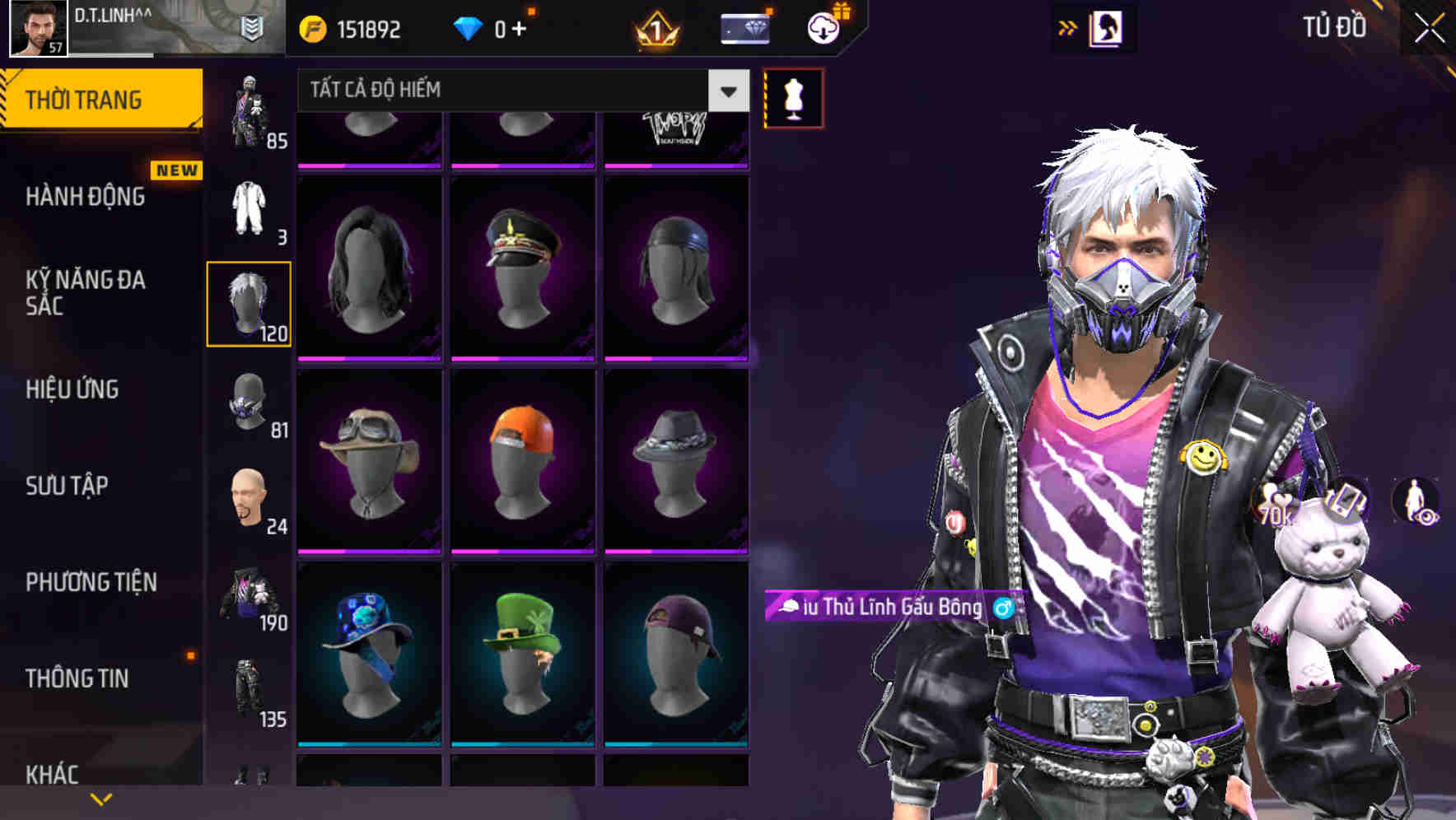Click the mannequin preview icon beside rarity filter
The width and height of the screenshot is (1456, 820).
(793, 96)
